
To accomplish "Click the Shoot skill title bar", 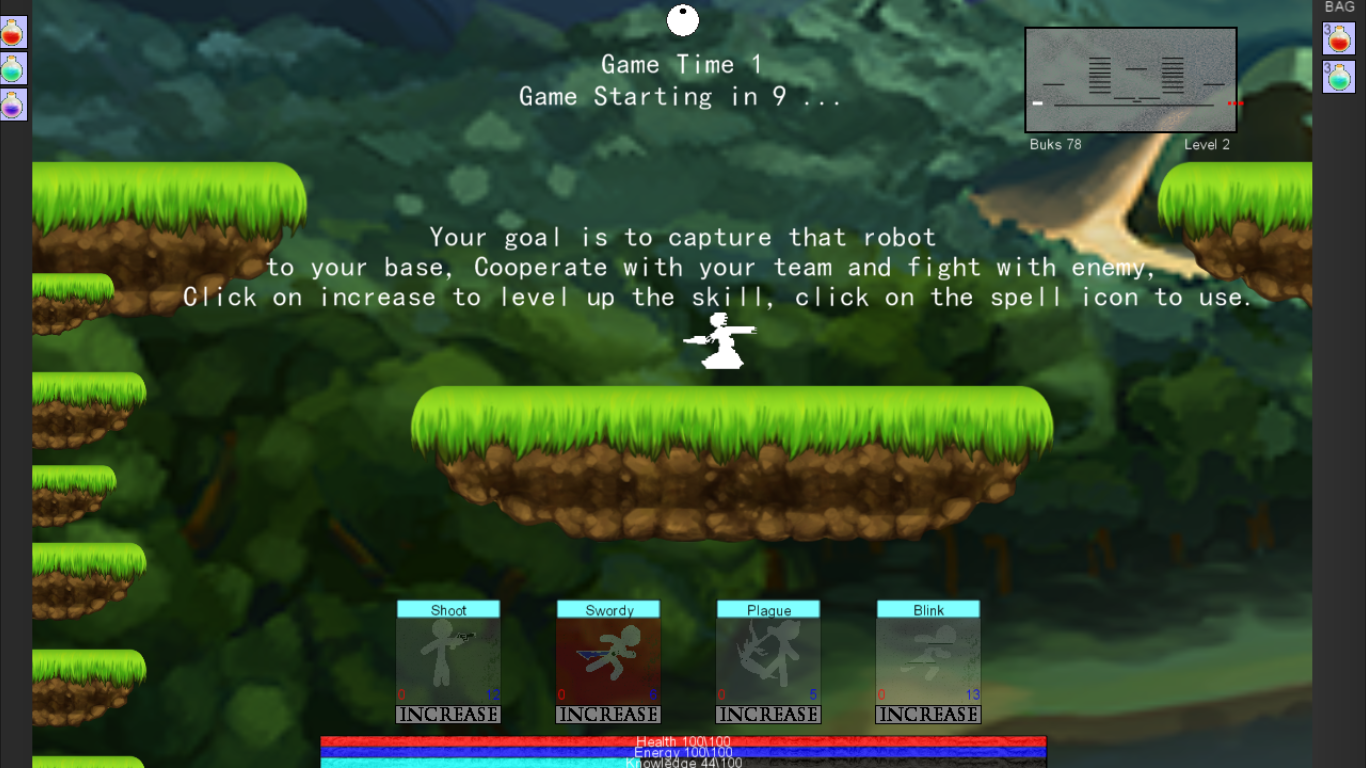I will [448, 609].
